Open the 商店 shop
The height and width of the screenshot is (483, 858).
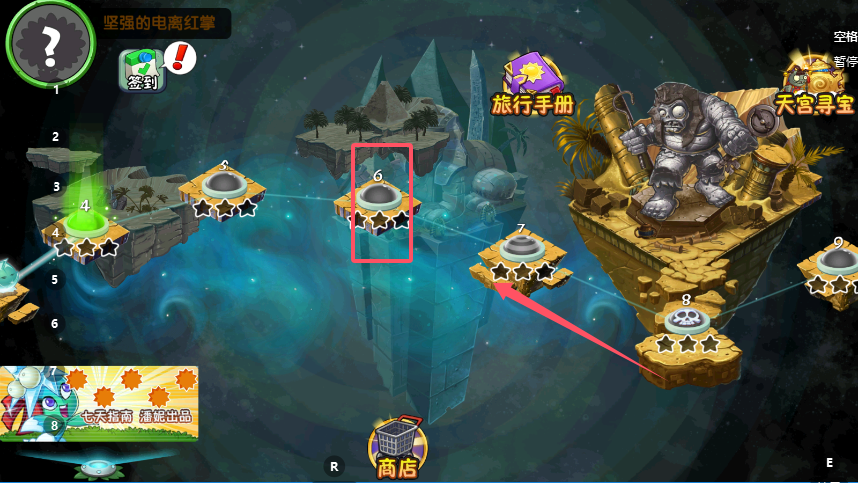tap(397, 448)
